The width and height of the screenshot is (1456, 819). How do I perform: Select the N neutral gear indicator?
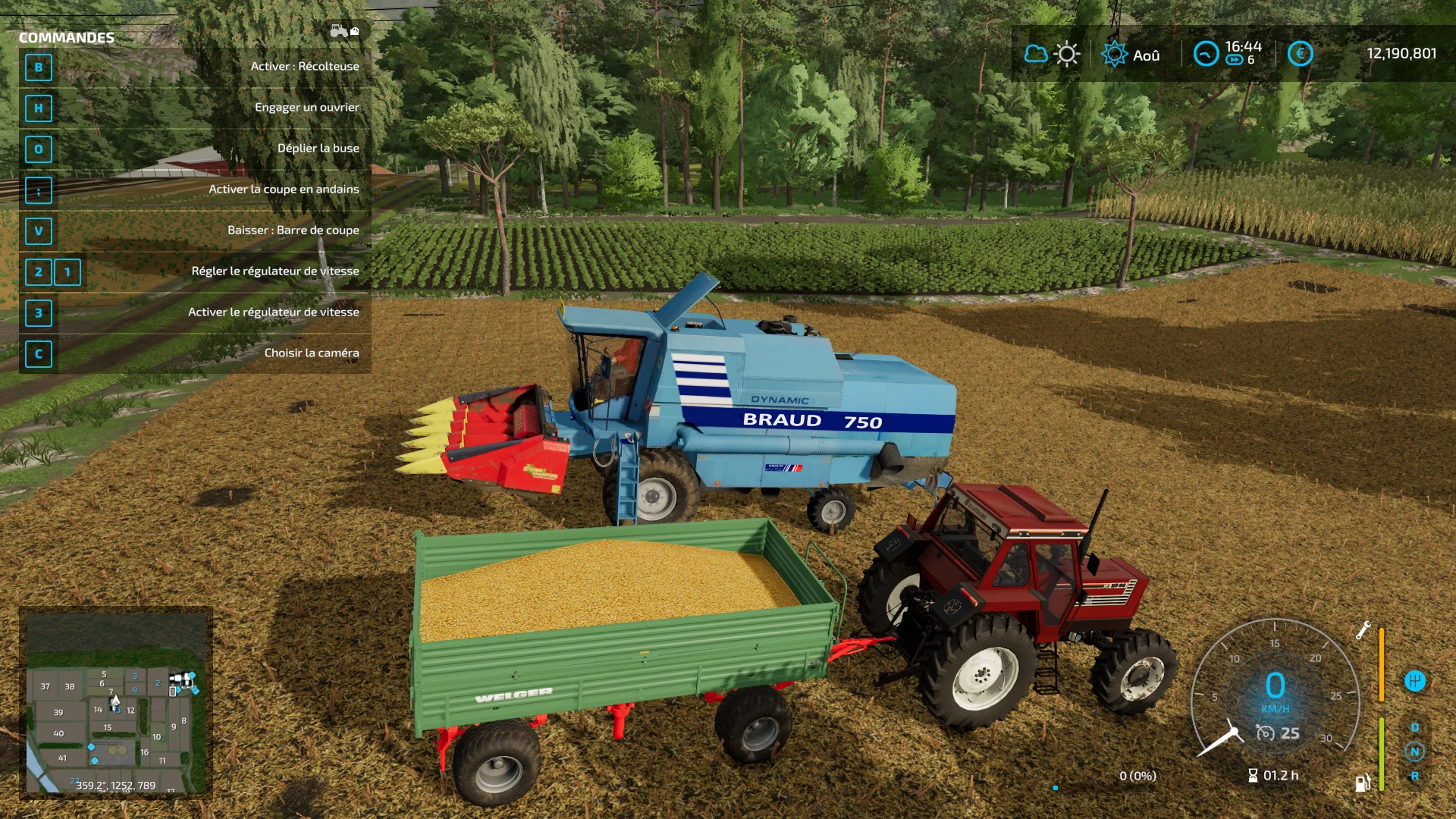coord(1414,752)
